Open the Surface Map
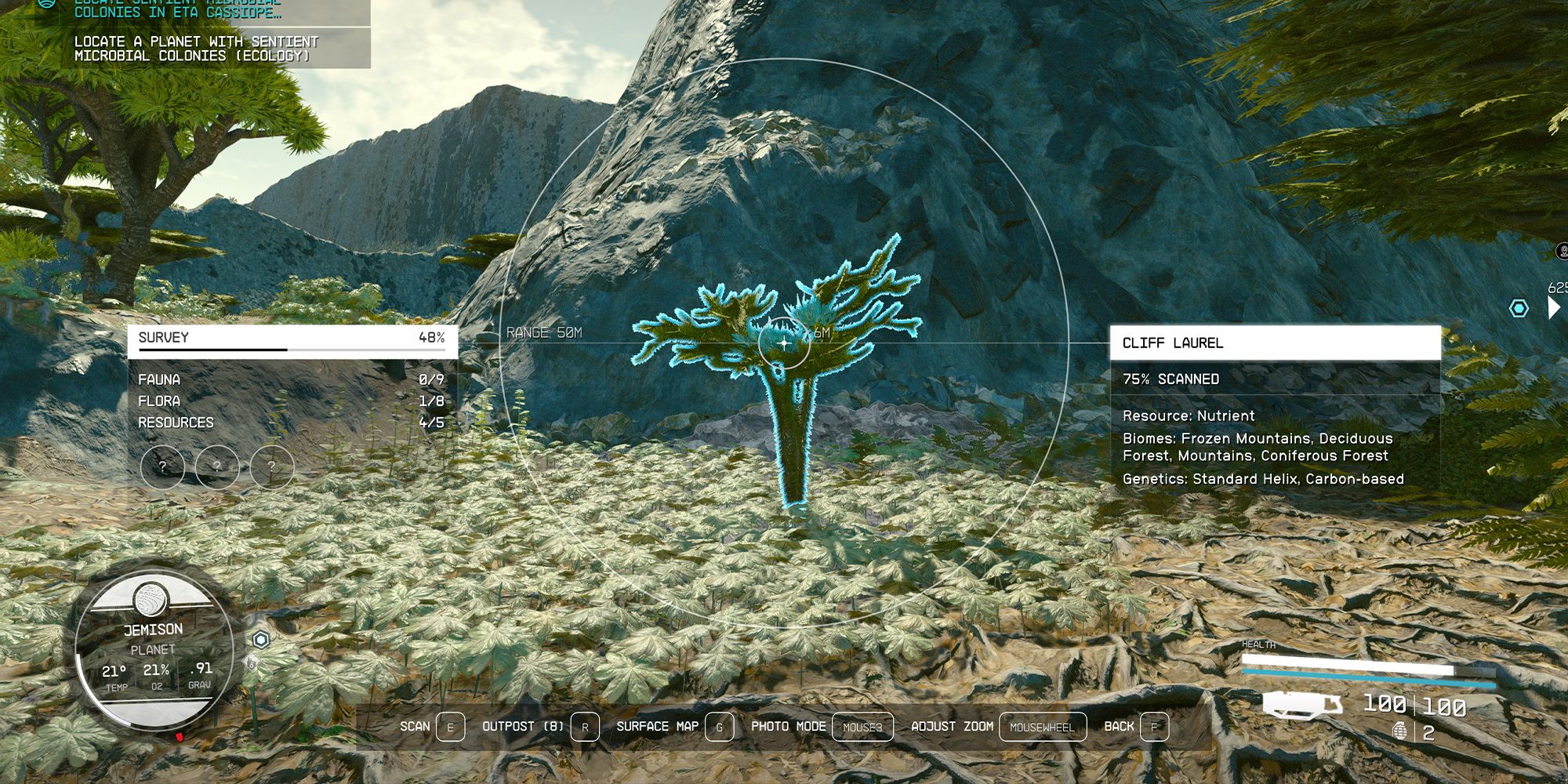 (657, 727)
